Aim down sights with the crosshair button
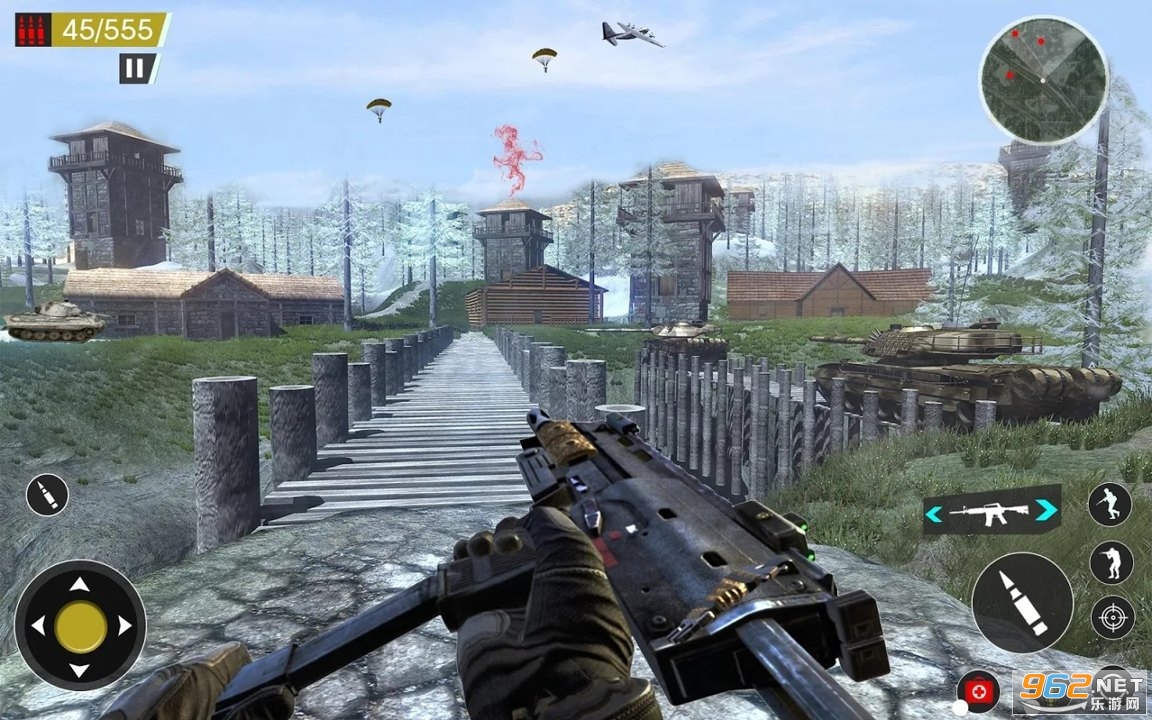The image size is (1152, 720). tap(1112, 617)
